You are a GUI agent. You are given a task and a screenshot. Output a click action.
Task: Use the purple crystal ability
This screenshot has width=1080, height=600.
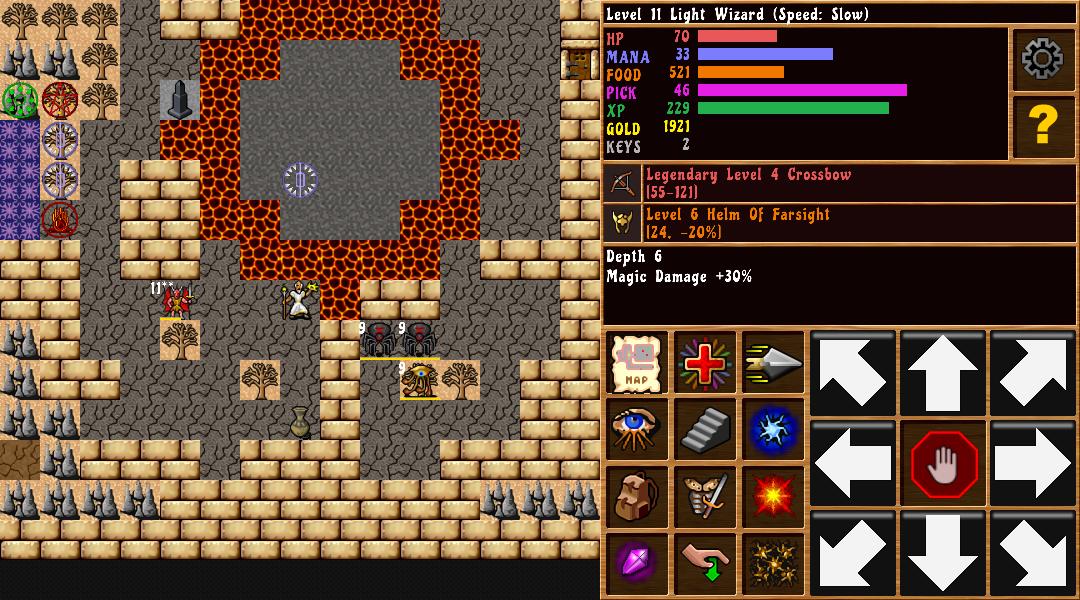pyautogui.click(x=637, y=563)
